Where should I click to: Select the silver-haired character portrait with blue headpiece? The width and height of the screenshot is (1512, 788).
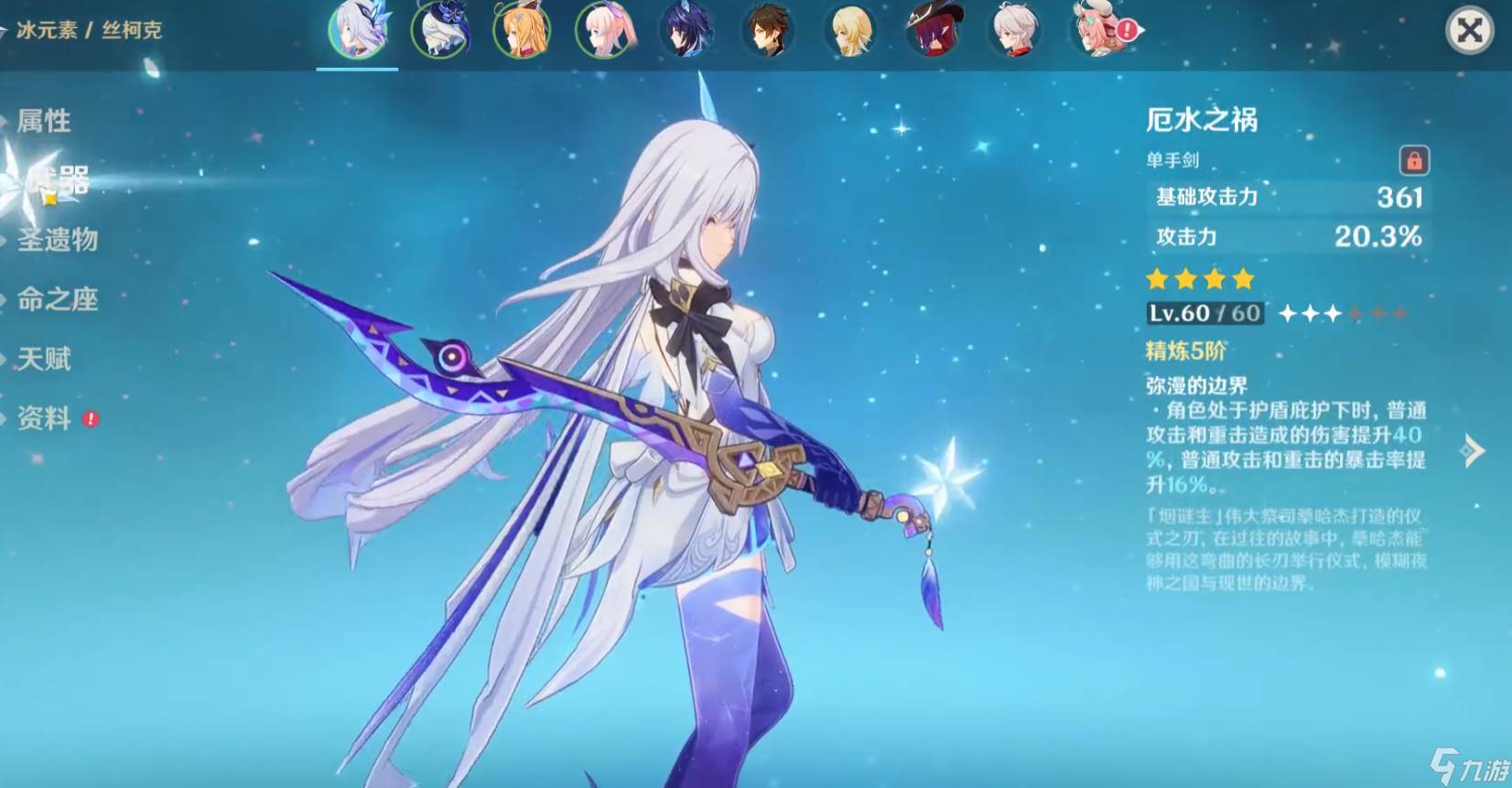pos(357,31)
